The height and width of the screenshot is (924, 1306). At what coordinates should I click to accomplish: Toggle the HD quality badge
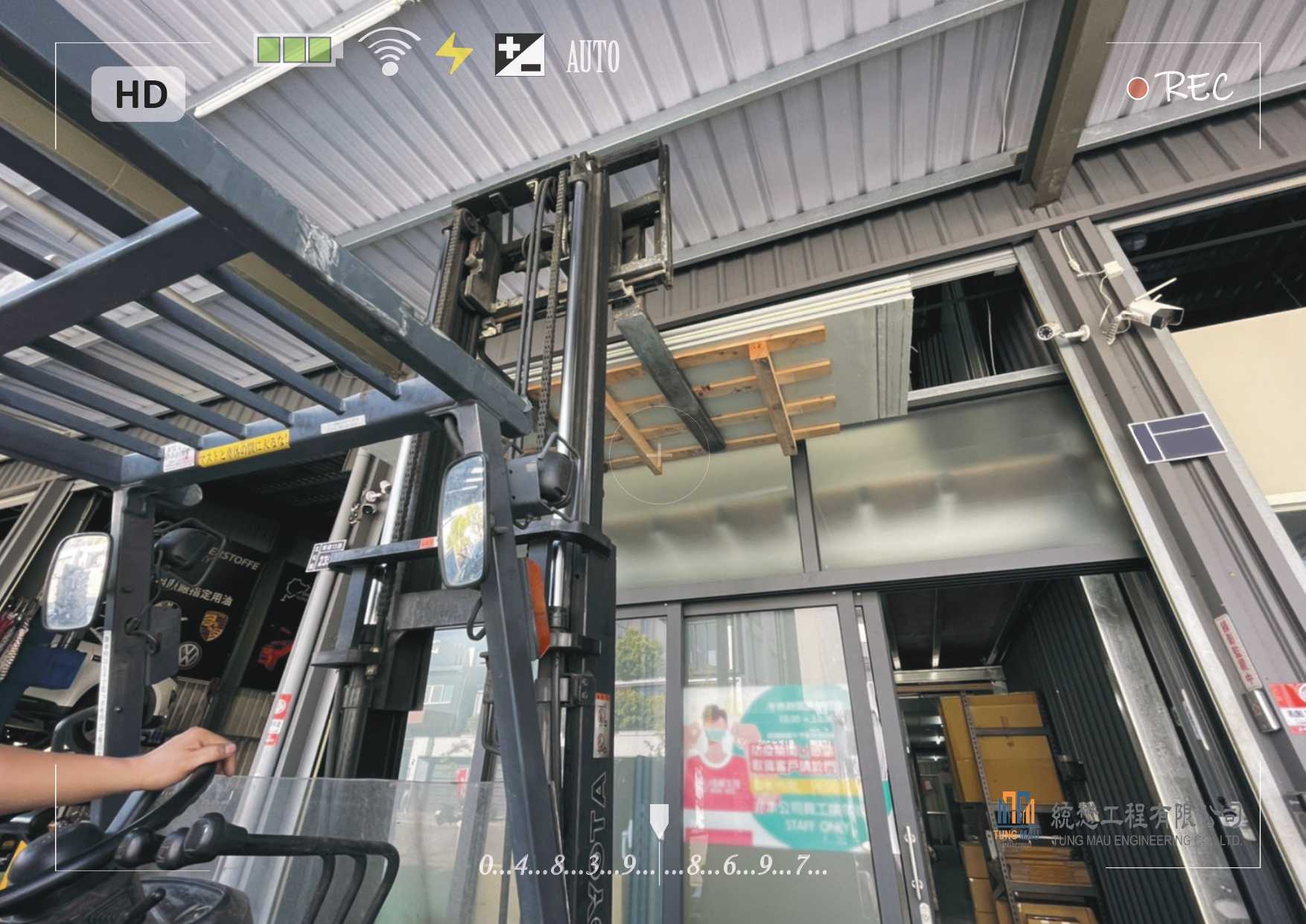click(138, 95)
